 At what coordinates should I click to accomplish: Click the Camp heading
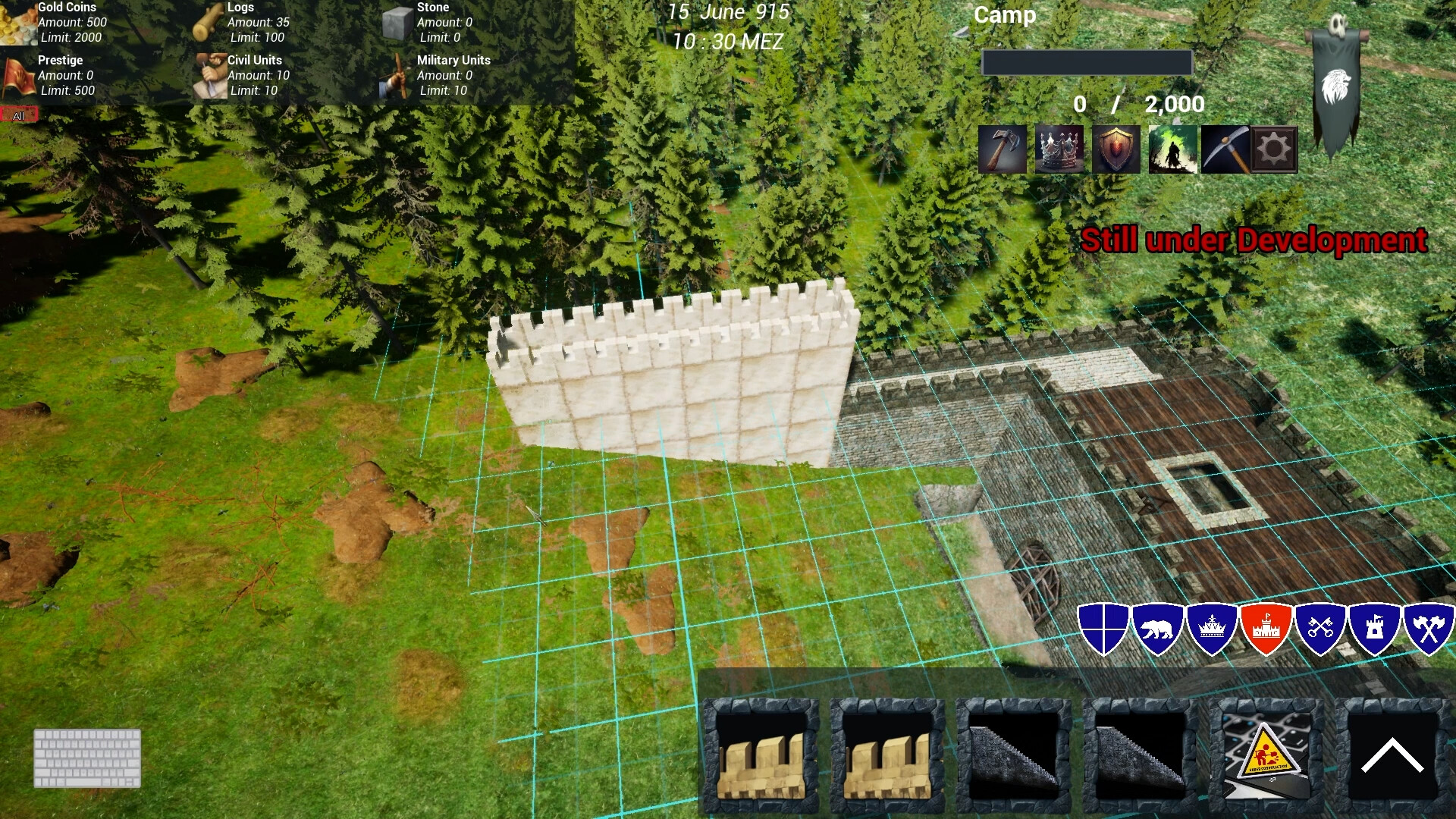(x=1005, y=15)
